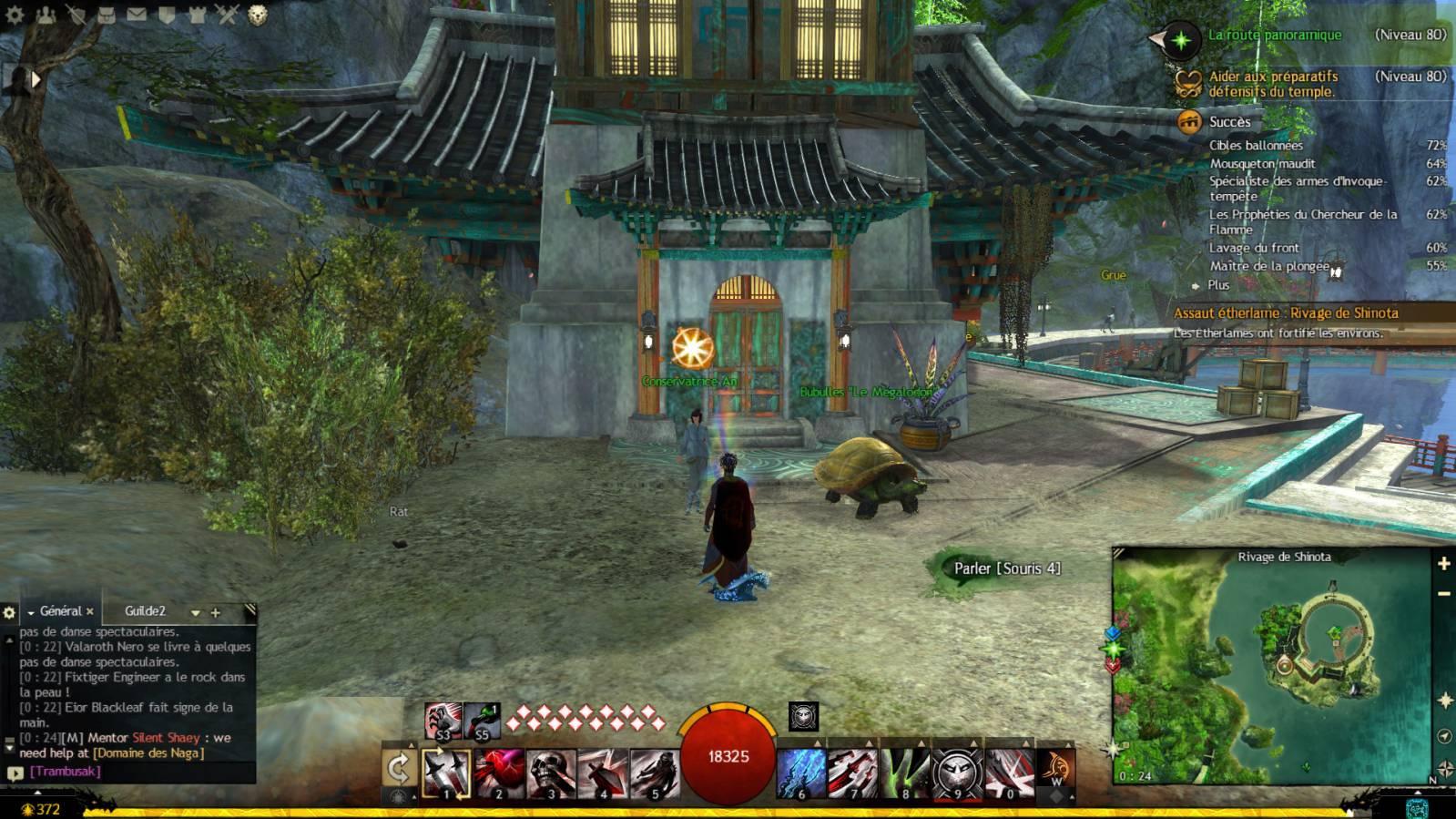Close the Général chat tab

pos(90,612)
